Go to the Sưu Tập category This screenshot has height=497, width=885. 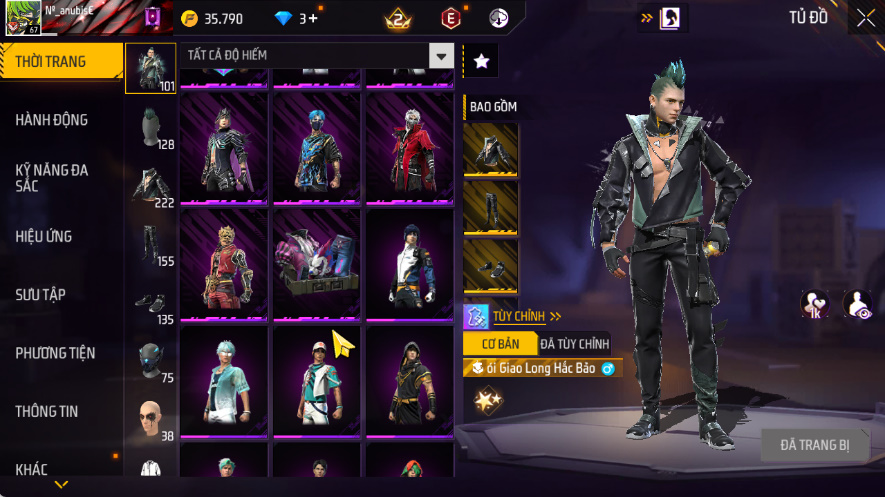(41, 295)
